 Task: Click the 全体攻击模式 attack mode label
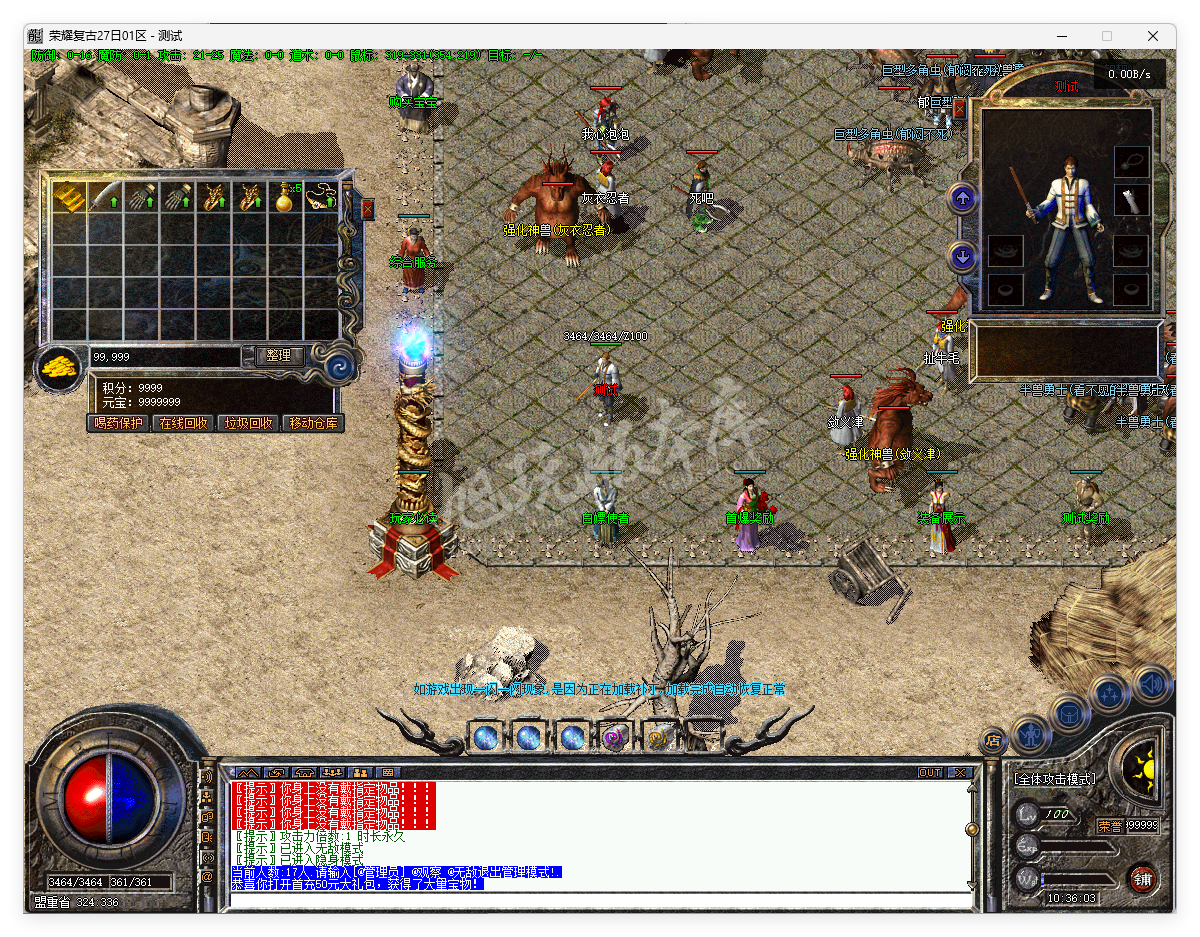(1054, 779)
